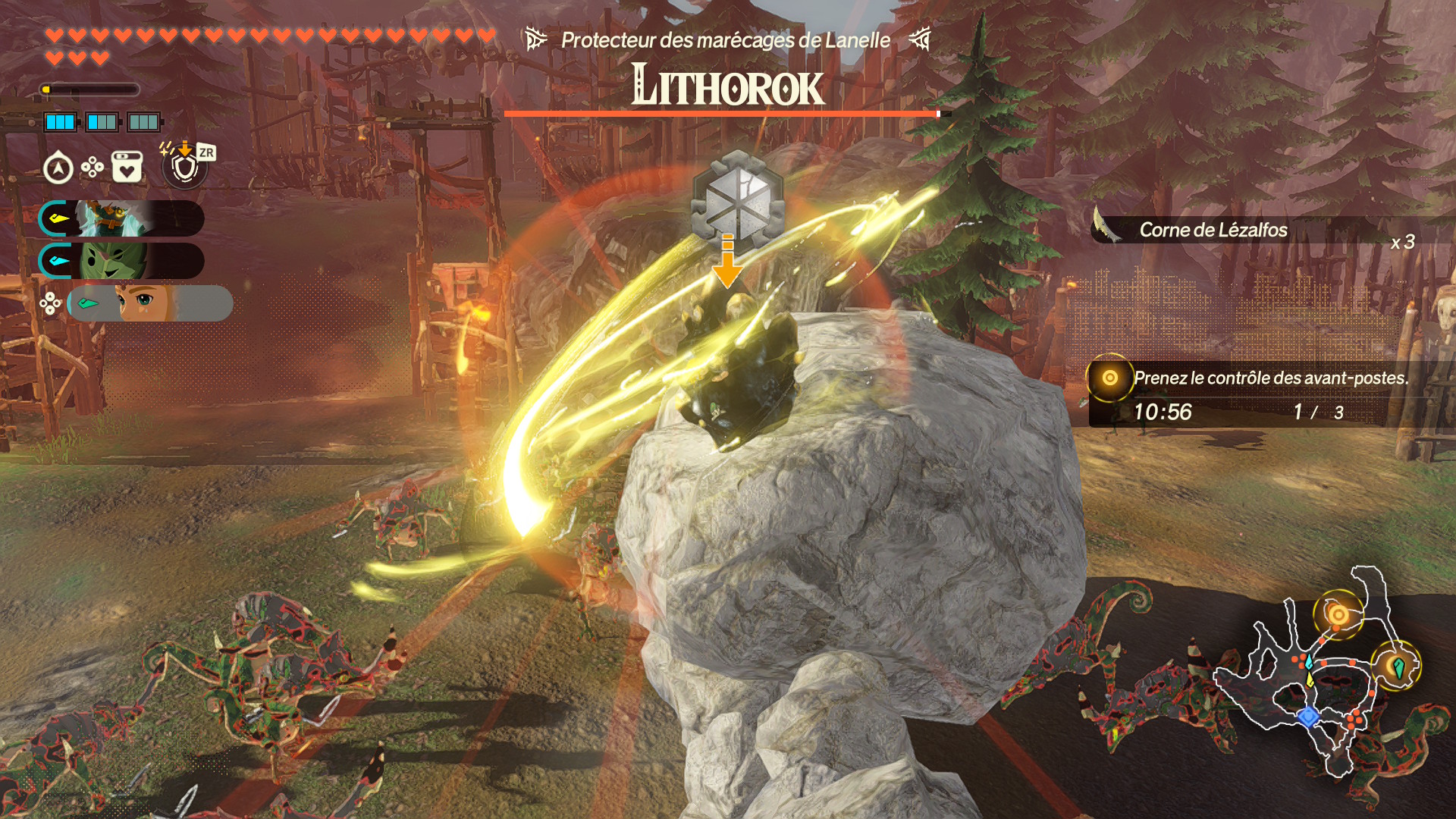Select the blue diamond marker on minimap
Viewport: 1456px width, 819px height.
pos(1307,717)
